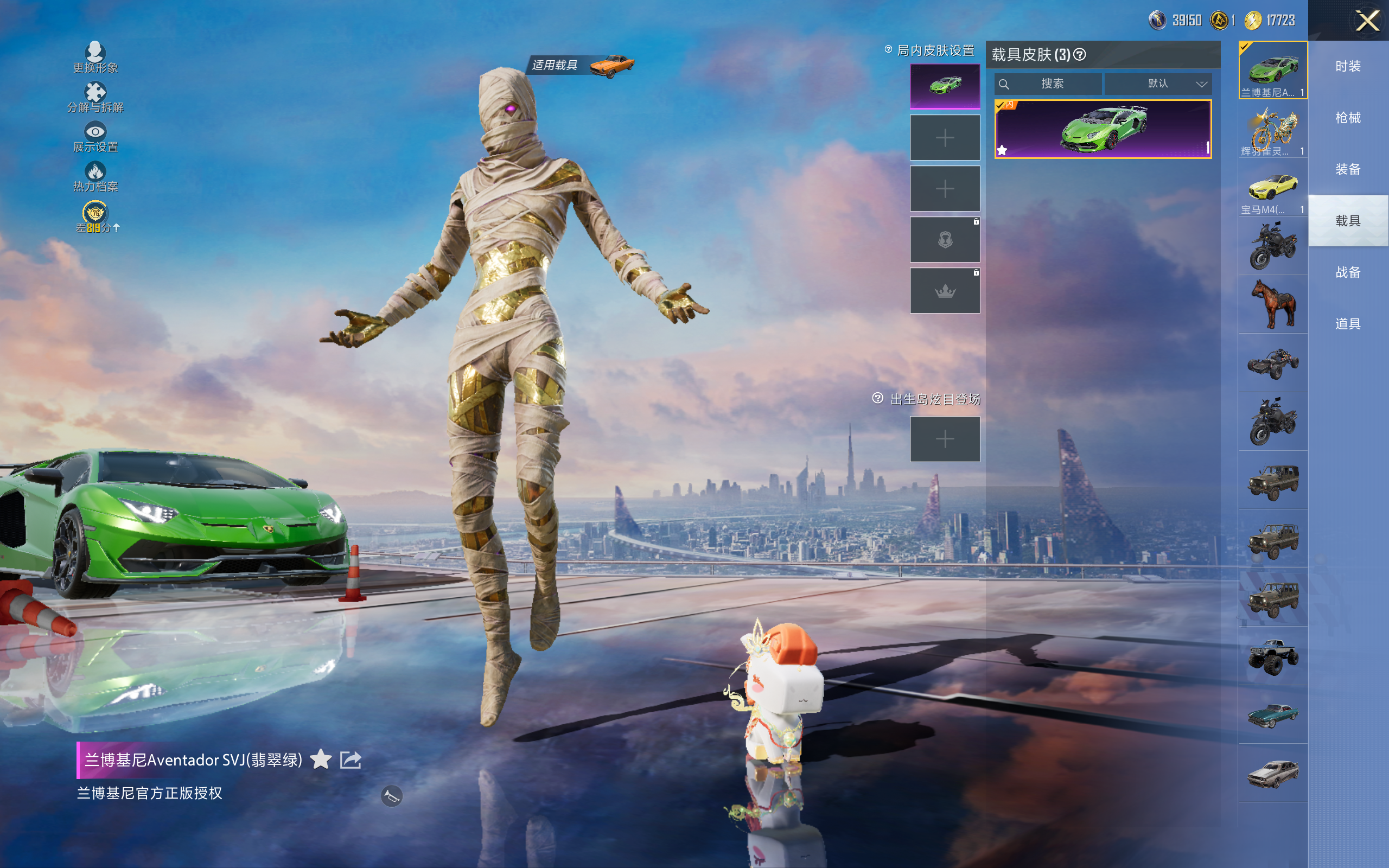Switch to the 战备 tab
The width and height of the screenshot is (1389, 868).
point(1348,272)
